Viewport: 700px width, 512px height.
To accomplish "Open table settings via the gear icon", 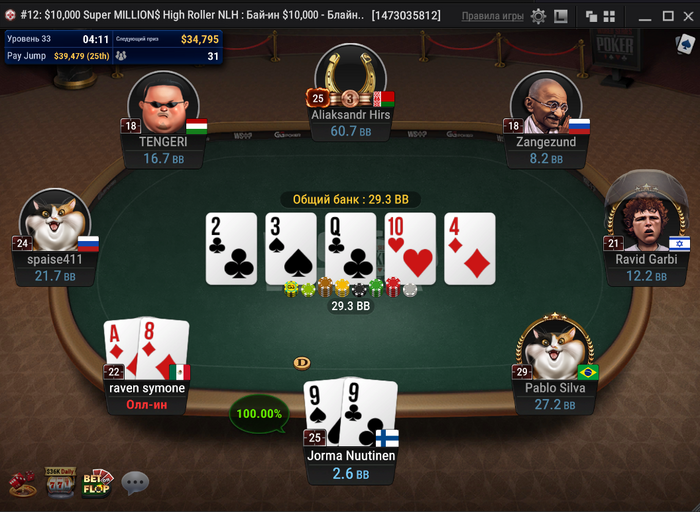I will (539, 16).
